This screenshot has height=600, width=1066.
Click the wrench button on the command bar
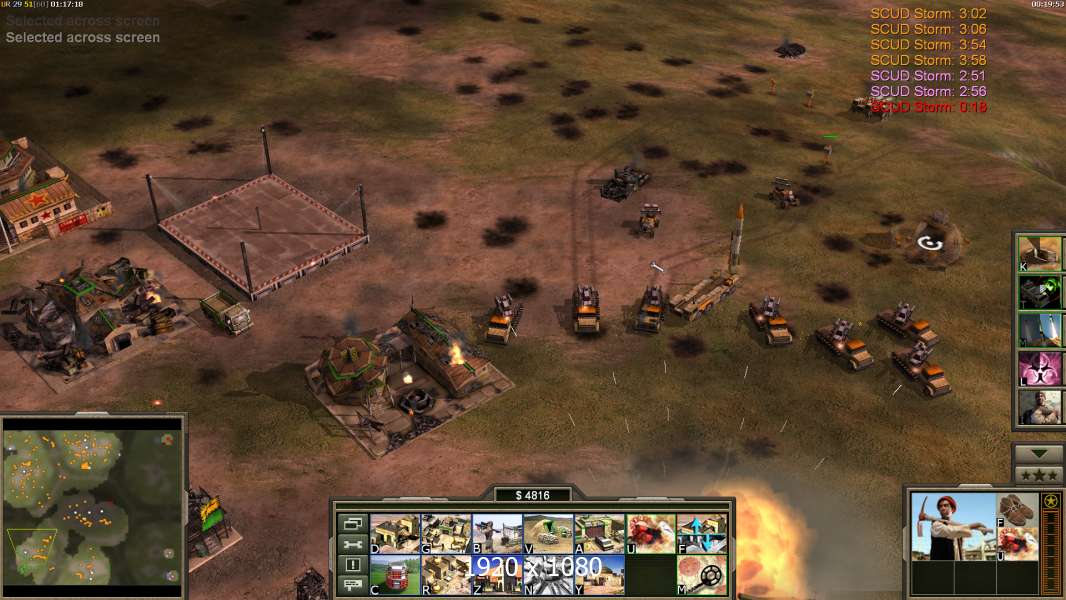click(352, 544)
